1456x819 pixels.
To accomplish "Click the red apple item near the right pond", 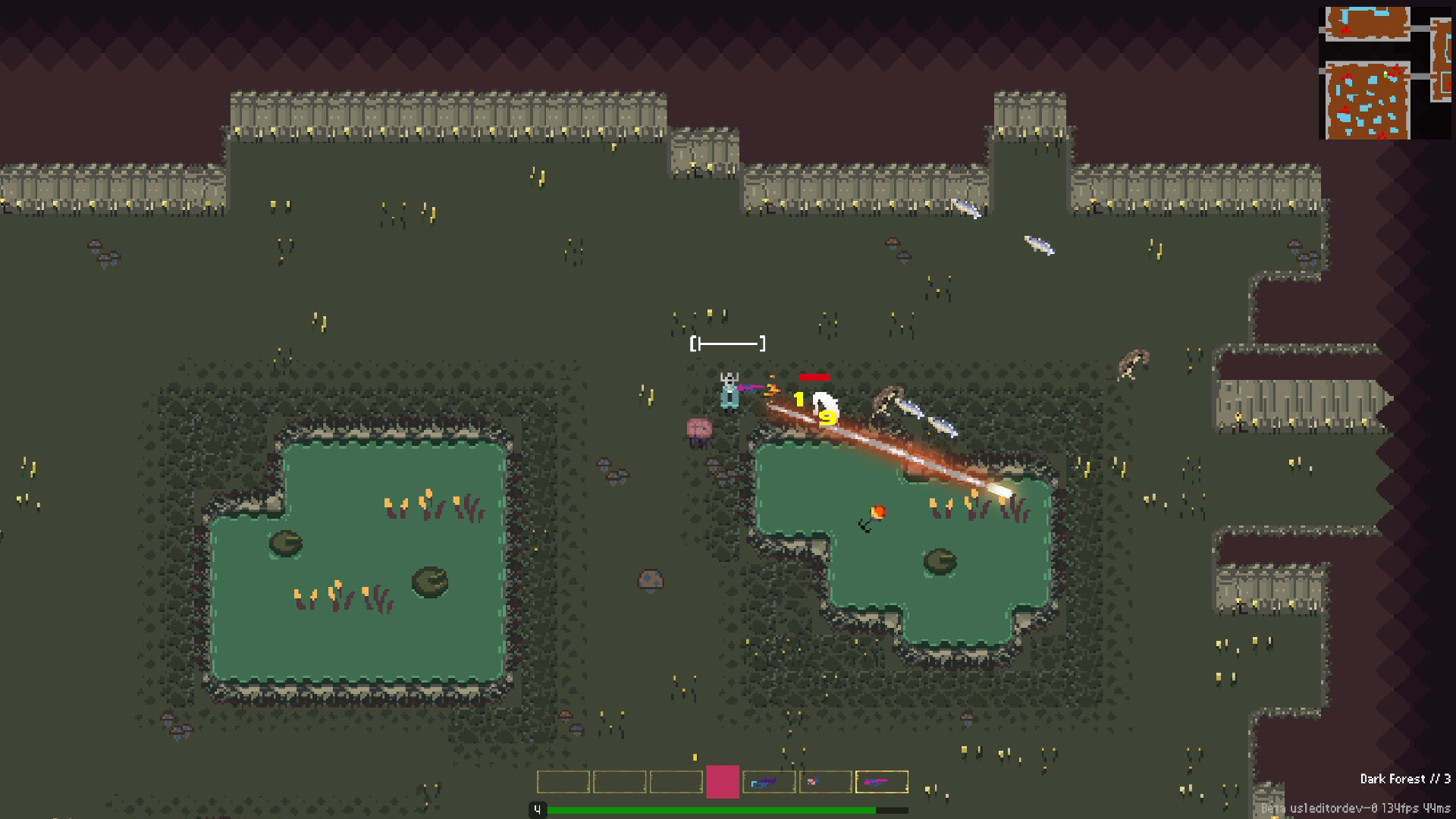I will click(877, 511).
